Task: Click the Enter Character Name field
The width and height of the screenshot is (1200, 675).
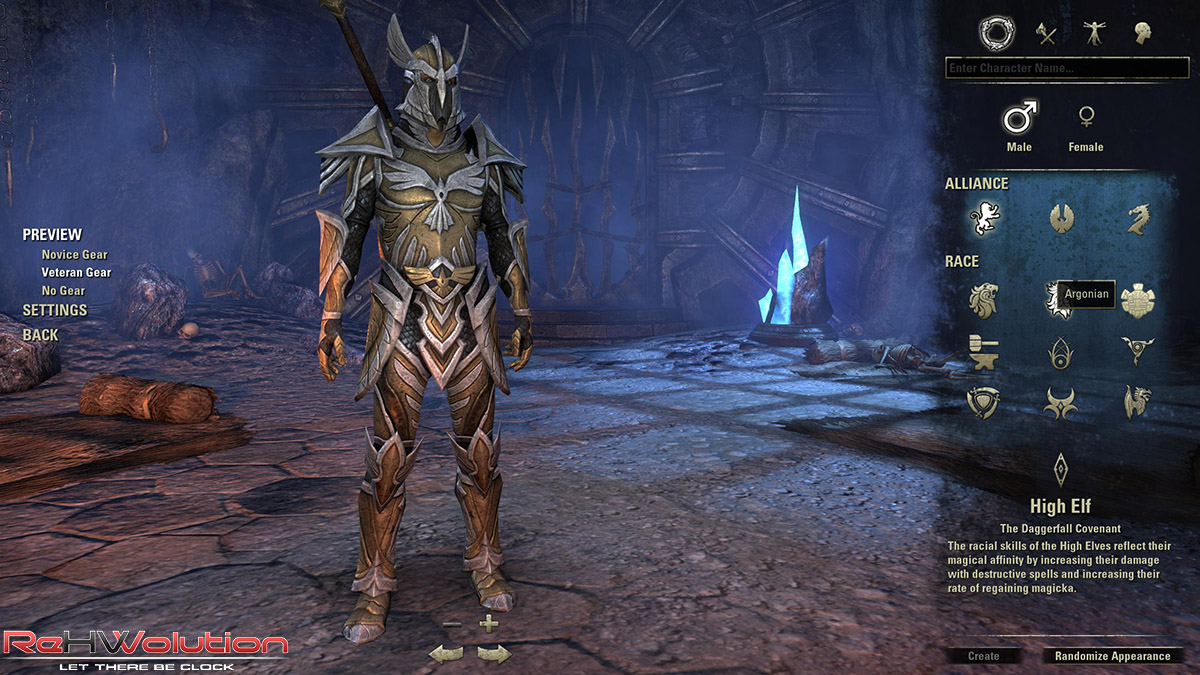Action: 1066,68
